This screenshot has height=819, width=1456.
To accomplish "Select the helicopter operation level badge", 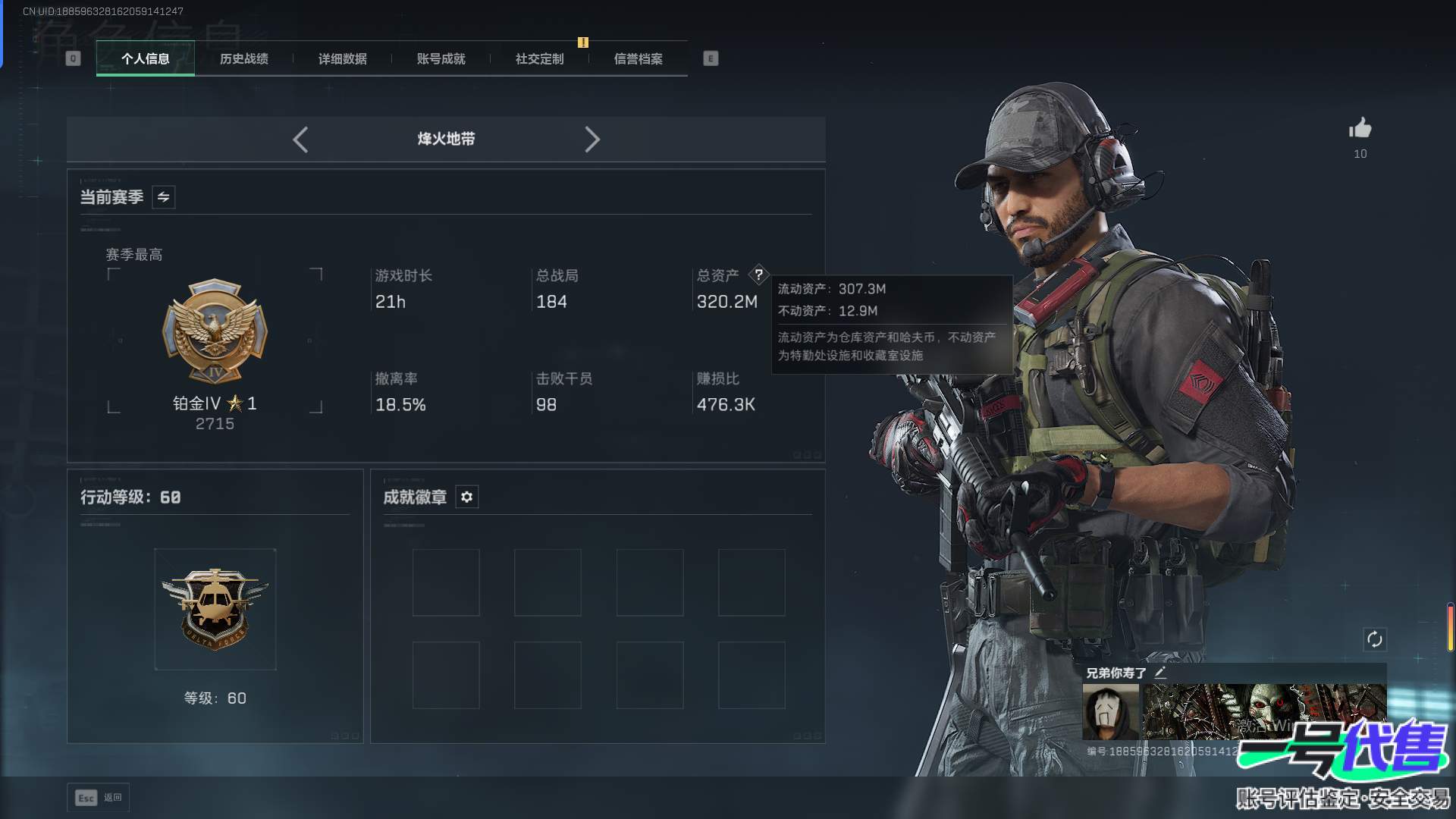I will 215,609.
